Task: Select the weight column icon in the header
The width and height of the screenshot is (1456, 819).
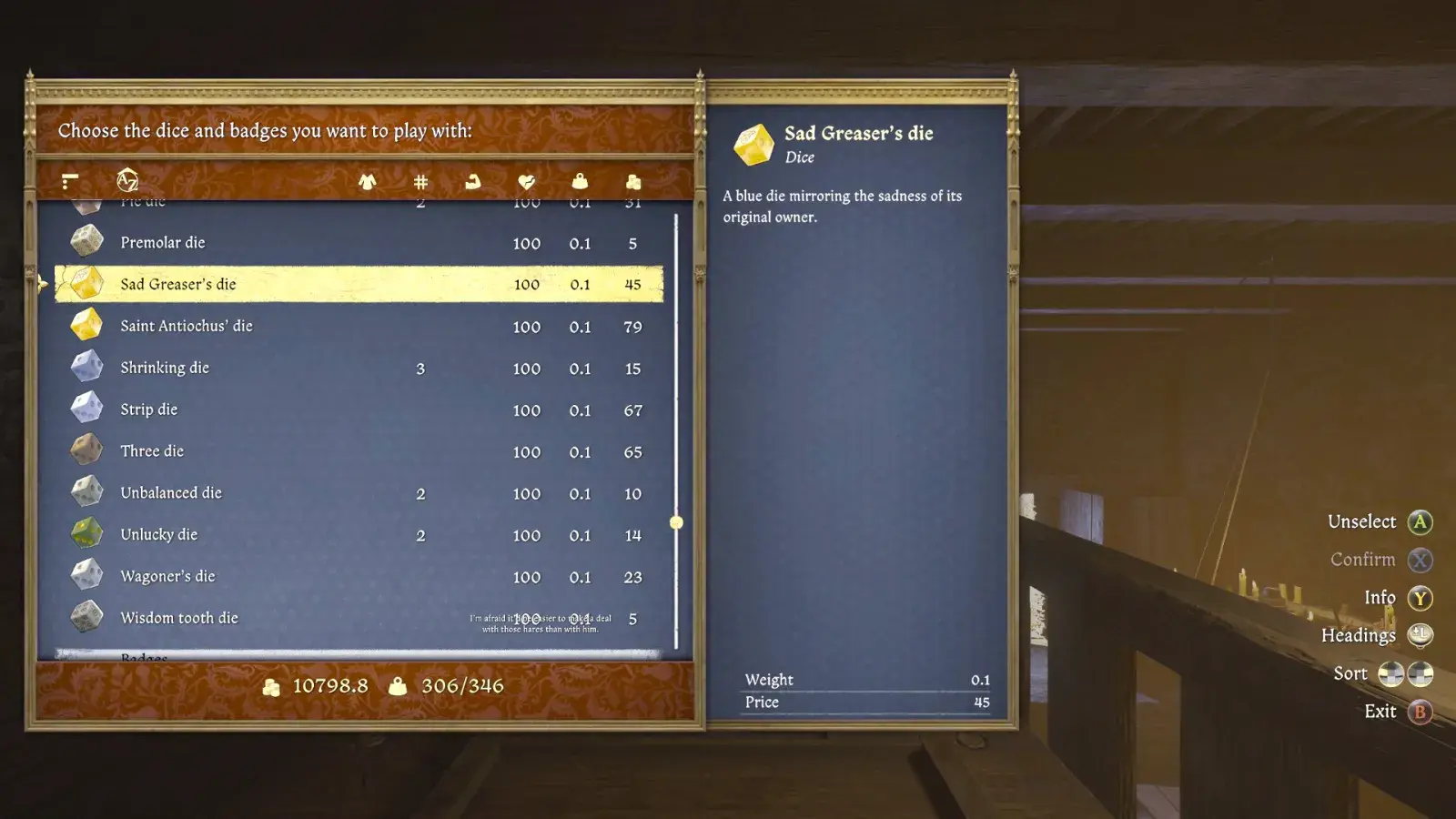Action: coord(580,180)
